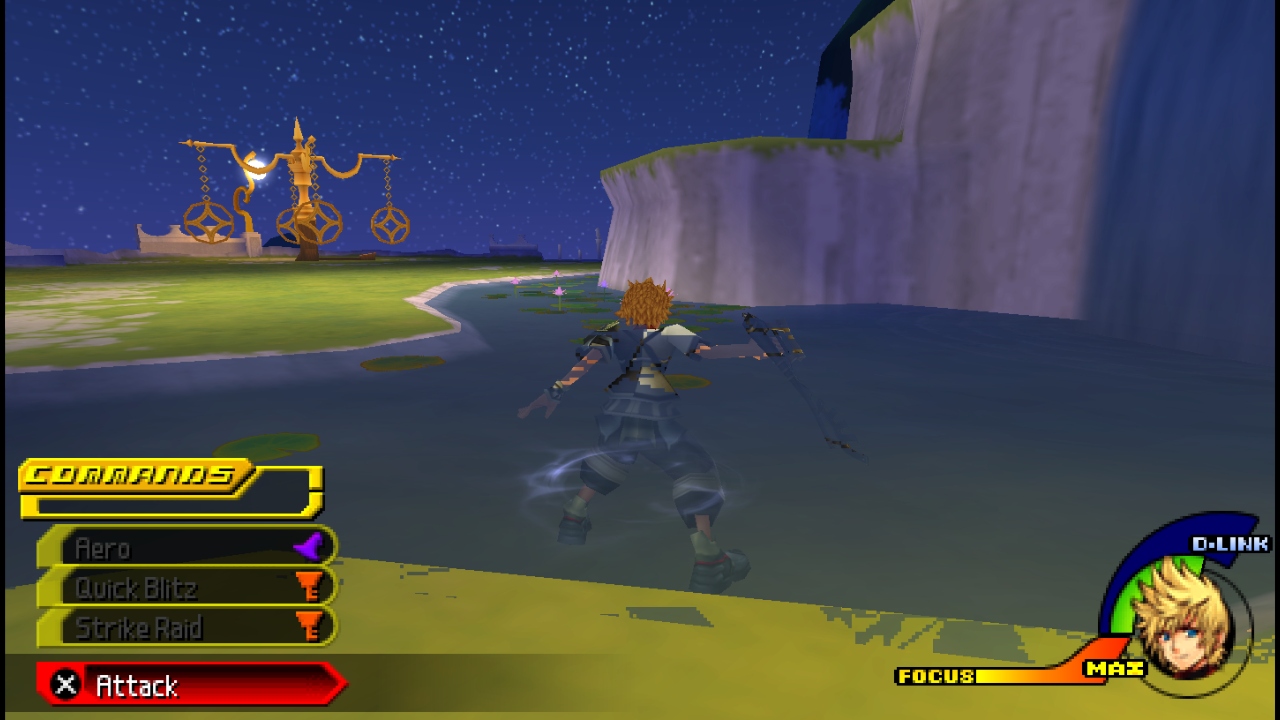1280x720 pixels.
Task: Activate the red Attack command
Action: tap(190, 685)
